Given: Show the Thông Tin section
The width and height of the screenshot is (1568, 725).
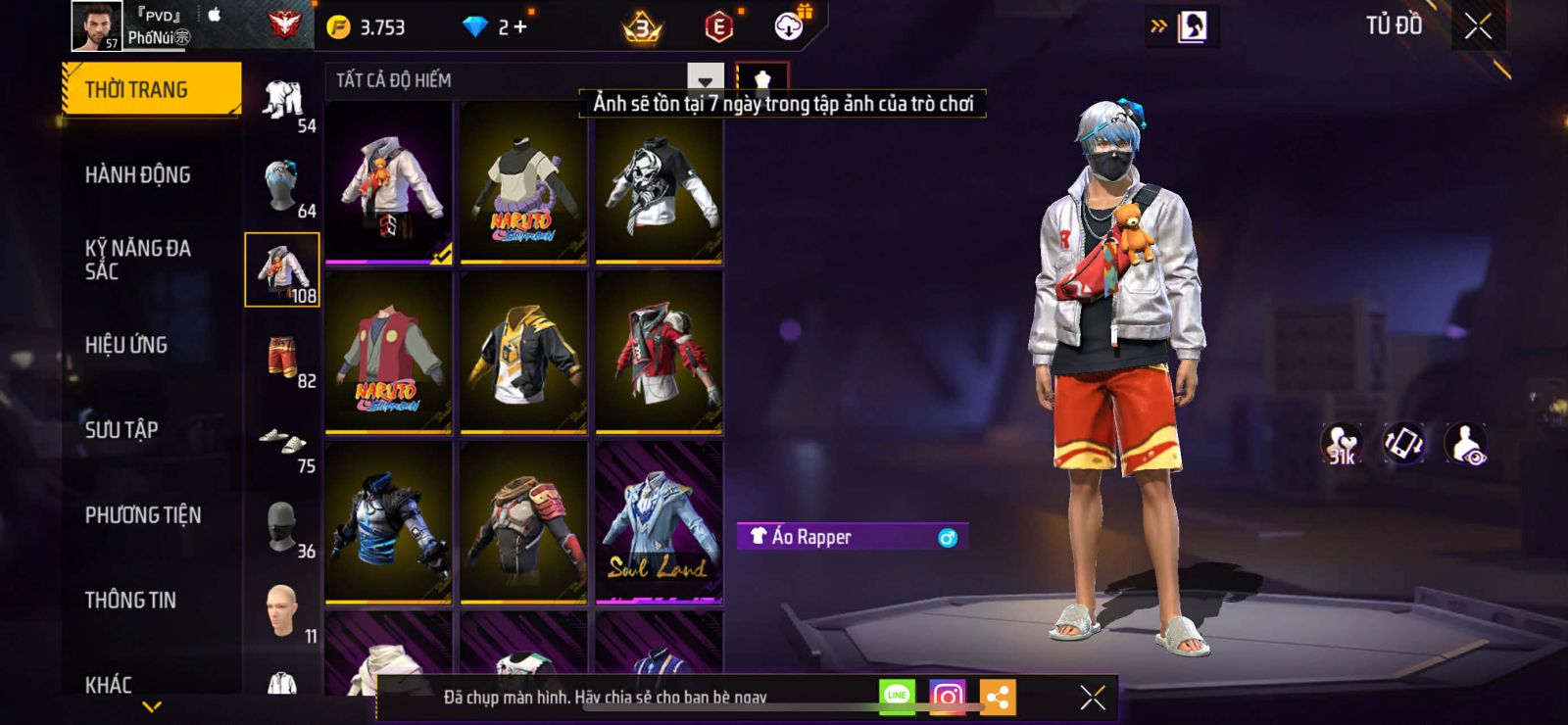Looking at the screenshot, I should coord(130,601).
